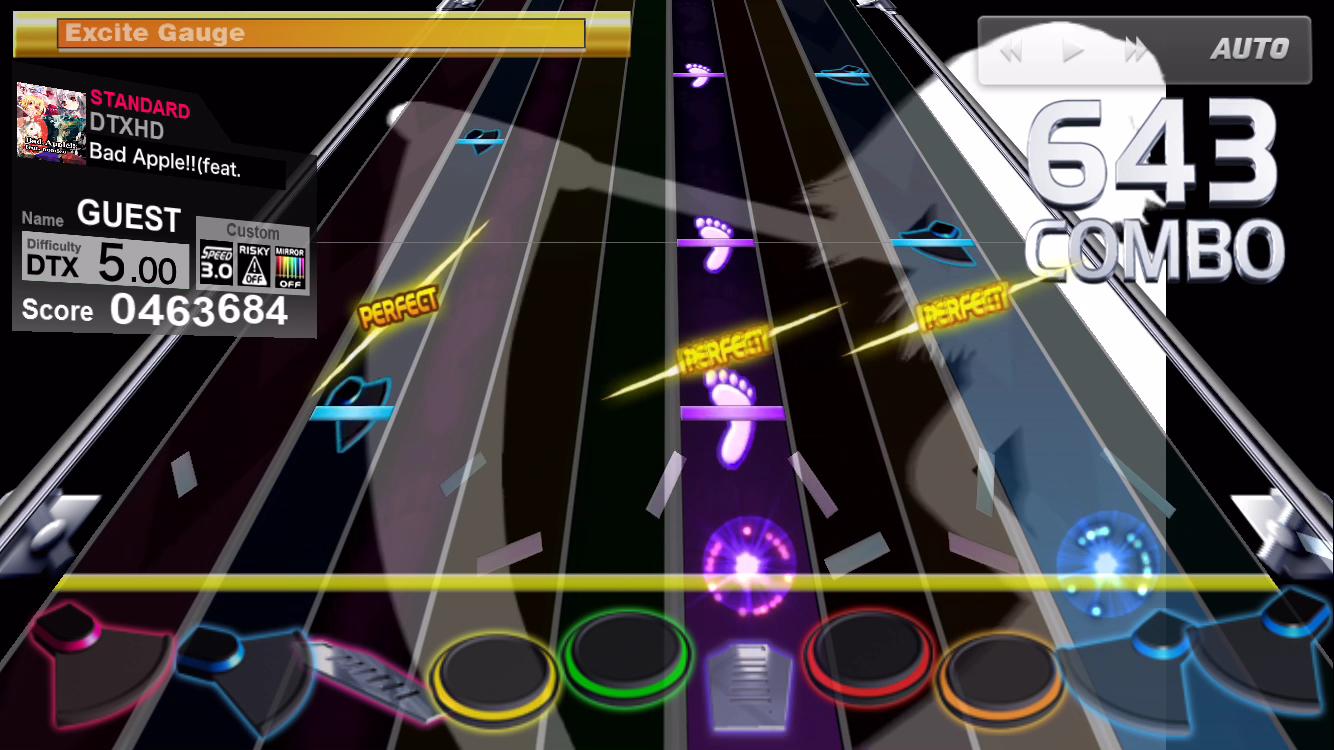Toggle the AUTO play mode

coord(1249,48)
